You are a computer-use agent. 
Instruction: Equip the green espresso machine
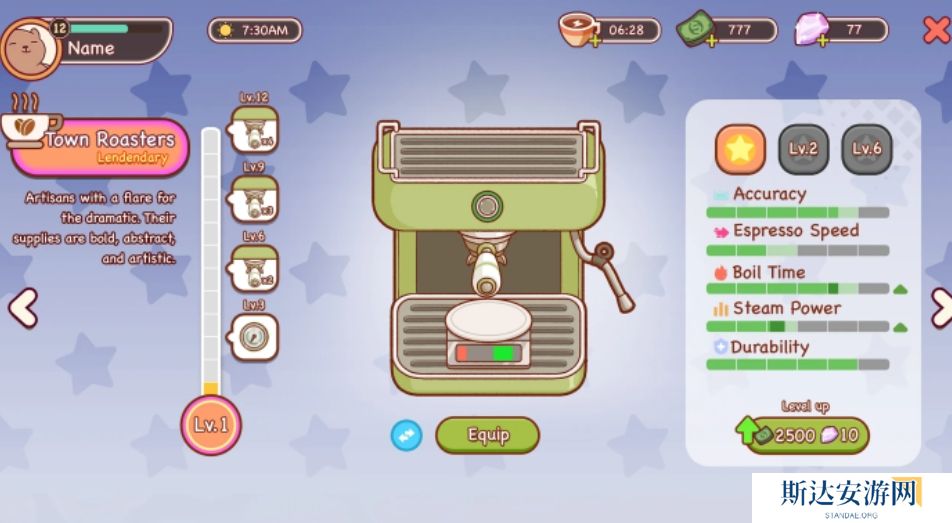pos(488,435)
